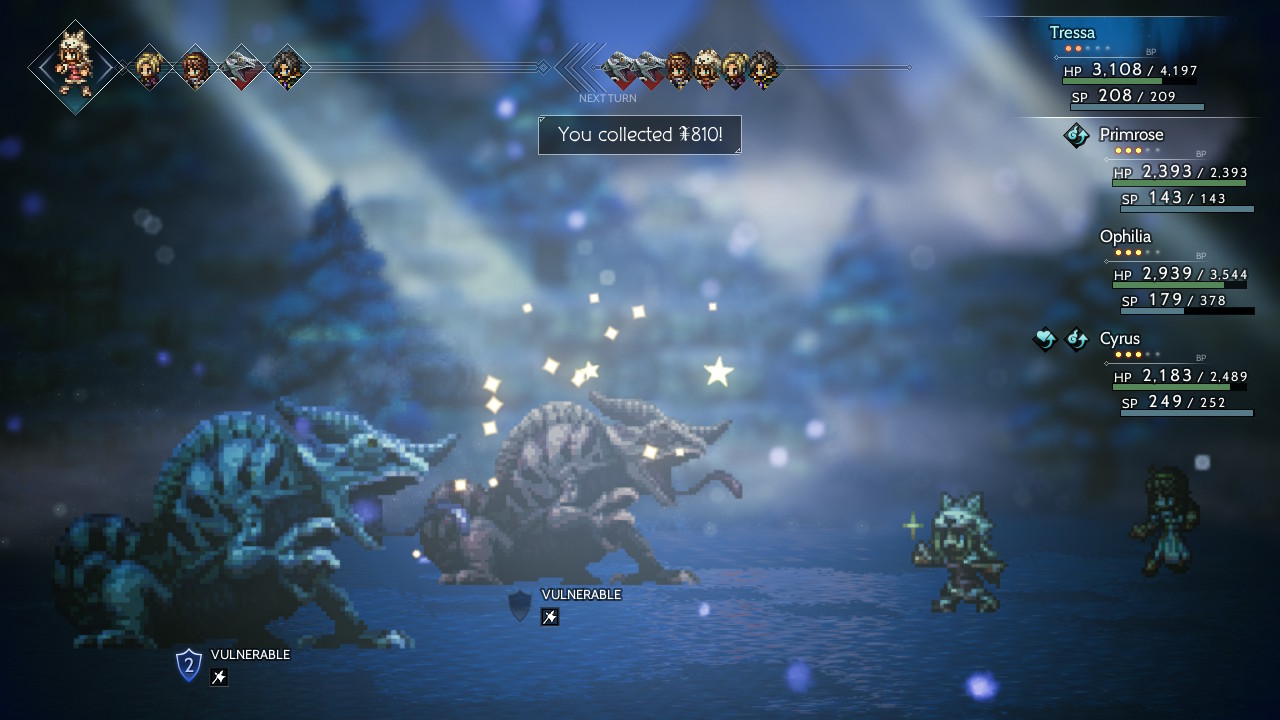The width and height of the screenshot is (1280, 720).
Task: Click the enemy lizard portrait in the current turn order
Action: tap(241, 67)
